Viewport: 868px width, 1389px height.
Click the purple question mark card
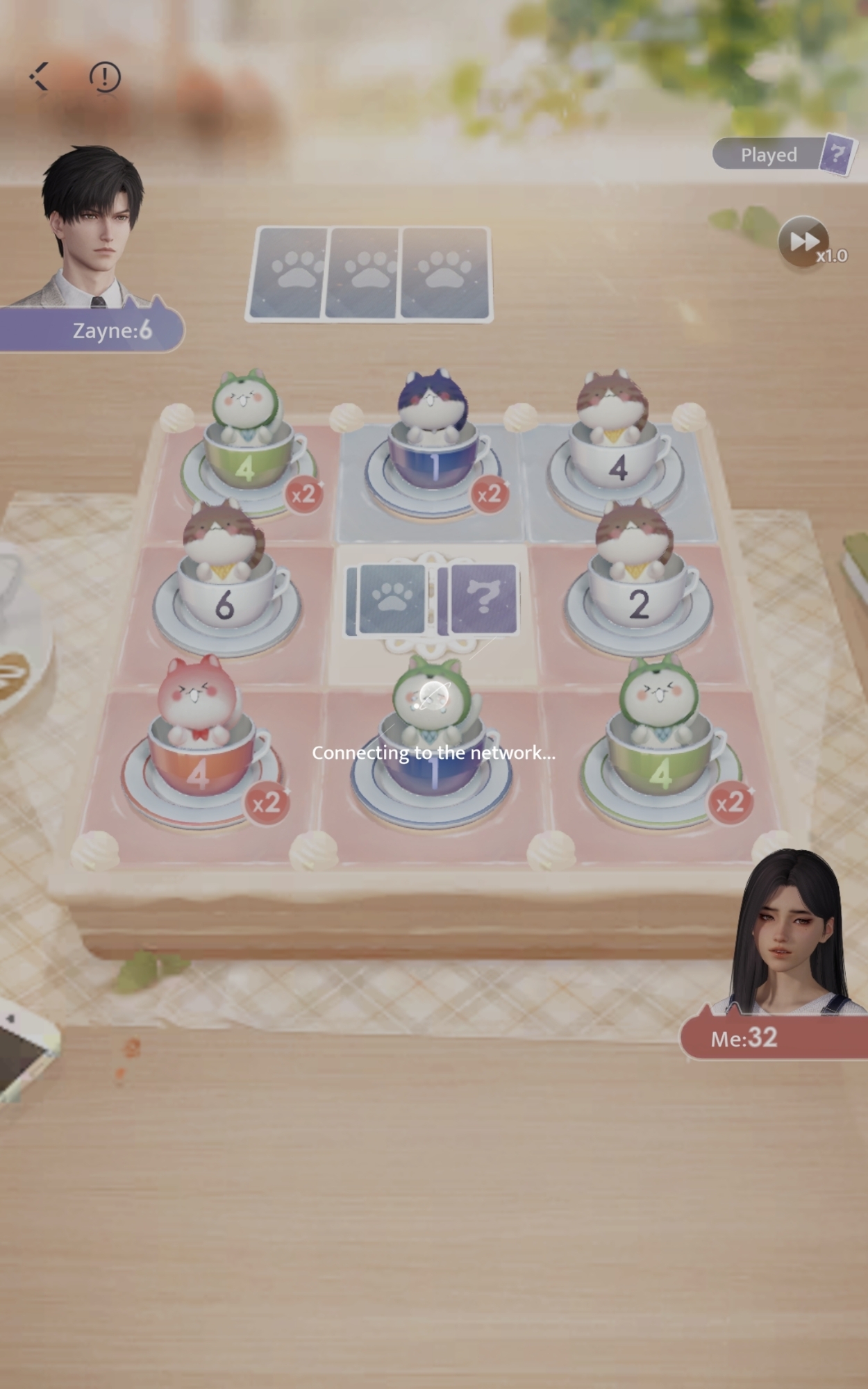484,598
